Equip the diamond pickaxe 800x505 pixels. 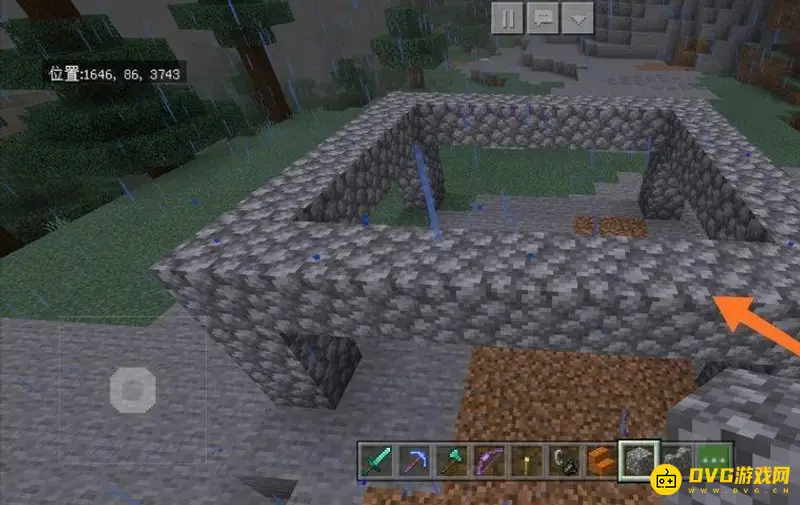413,460
